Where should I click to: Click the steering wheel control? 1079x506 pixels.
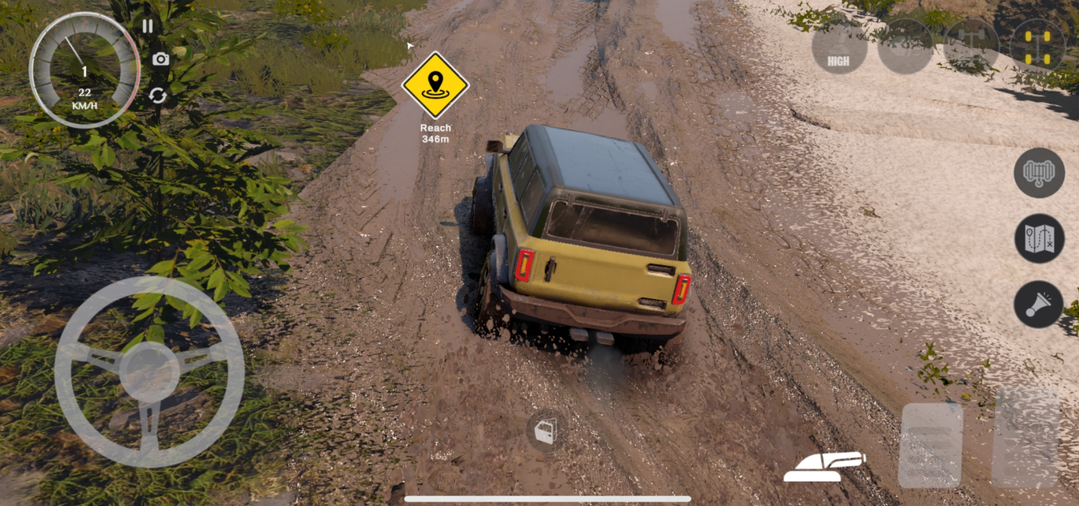[149, 371]
